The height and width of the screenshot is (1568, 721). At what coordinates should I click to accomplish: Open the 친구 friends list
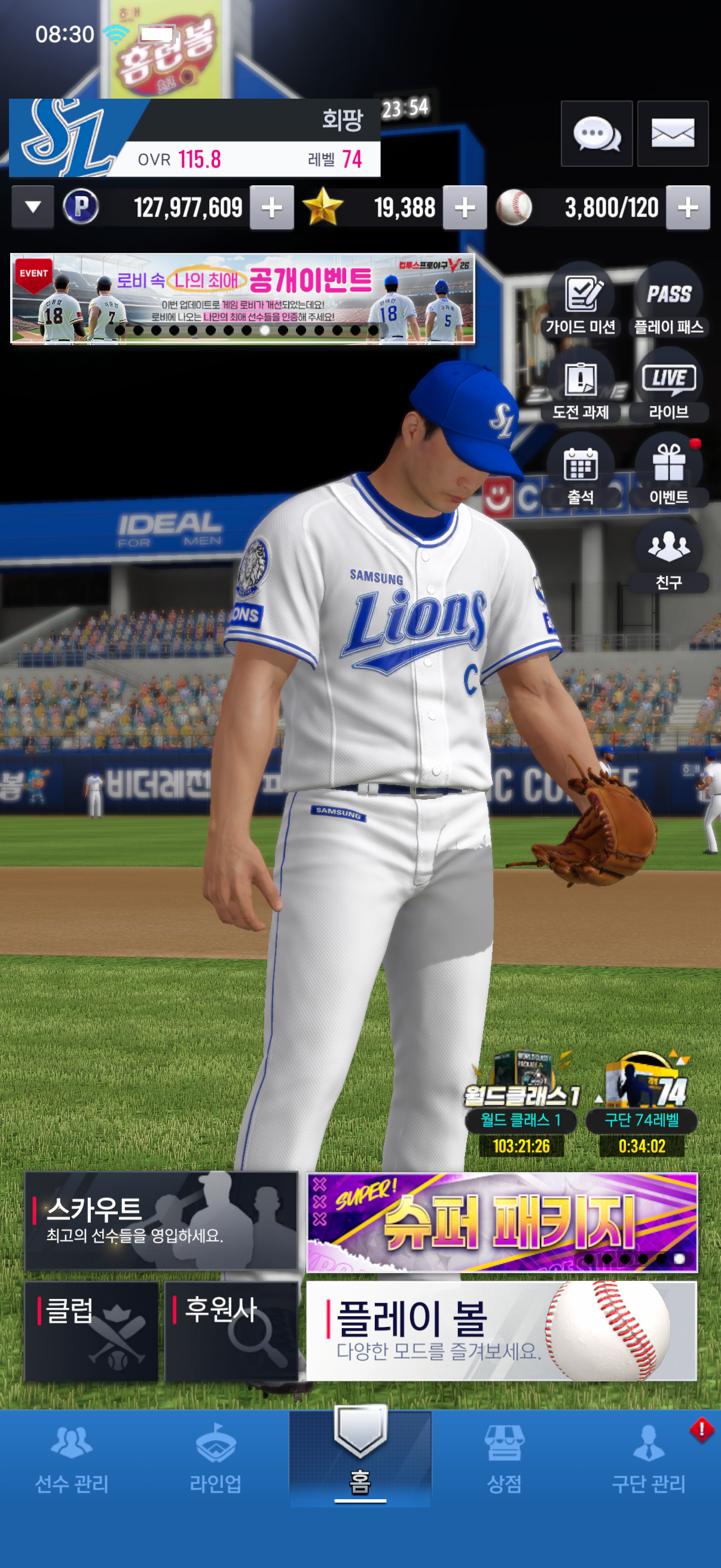point(668,556)
